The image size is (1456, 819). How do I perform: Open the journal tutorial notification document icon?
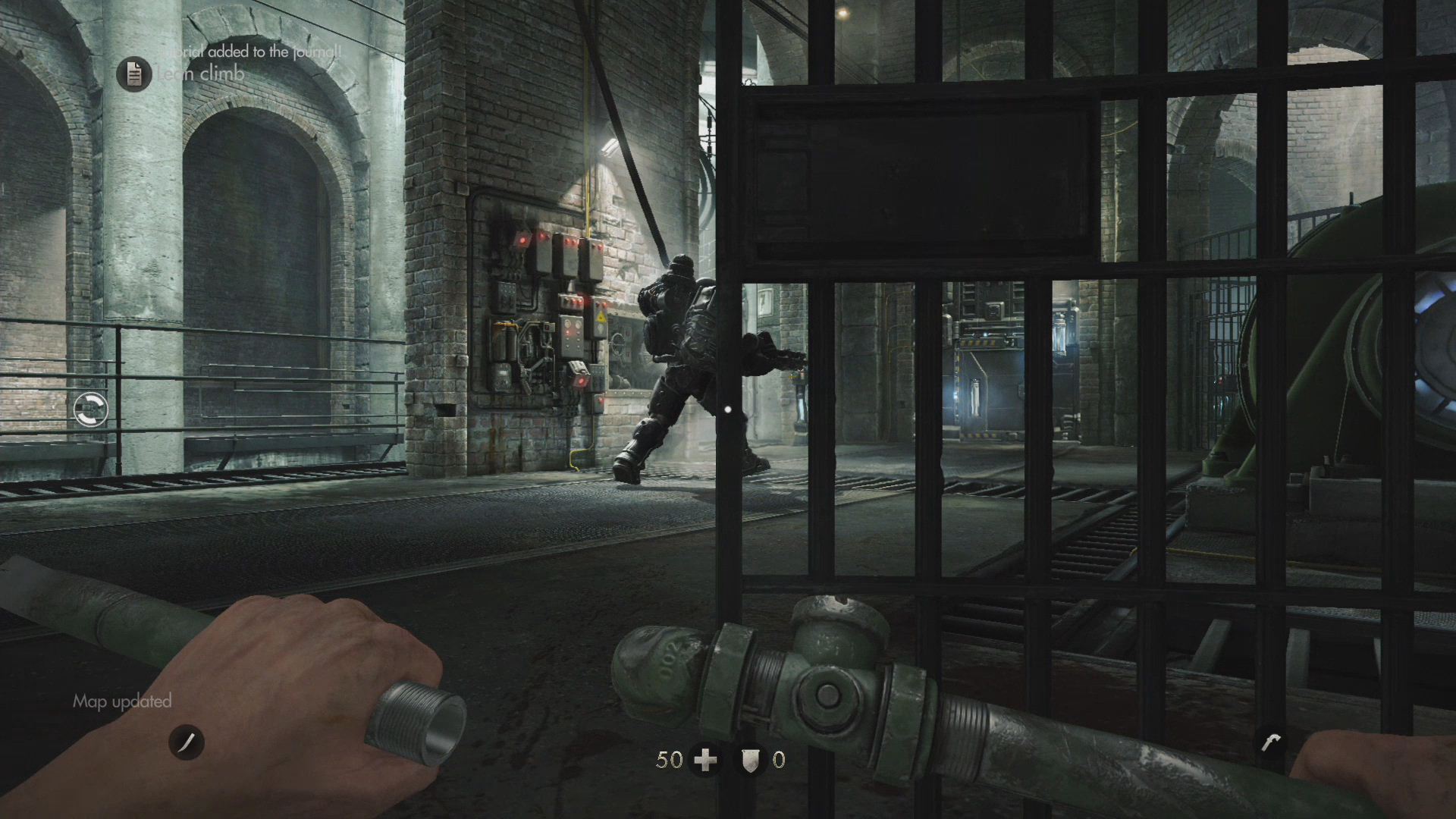pyautogui.click(x=134, y=74)
